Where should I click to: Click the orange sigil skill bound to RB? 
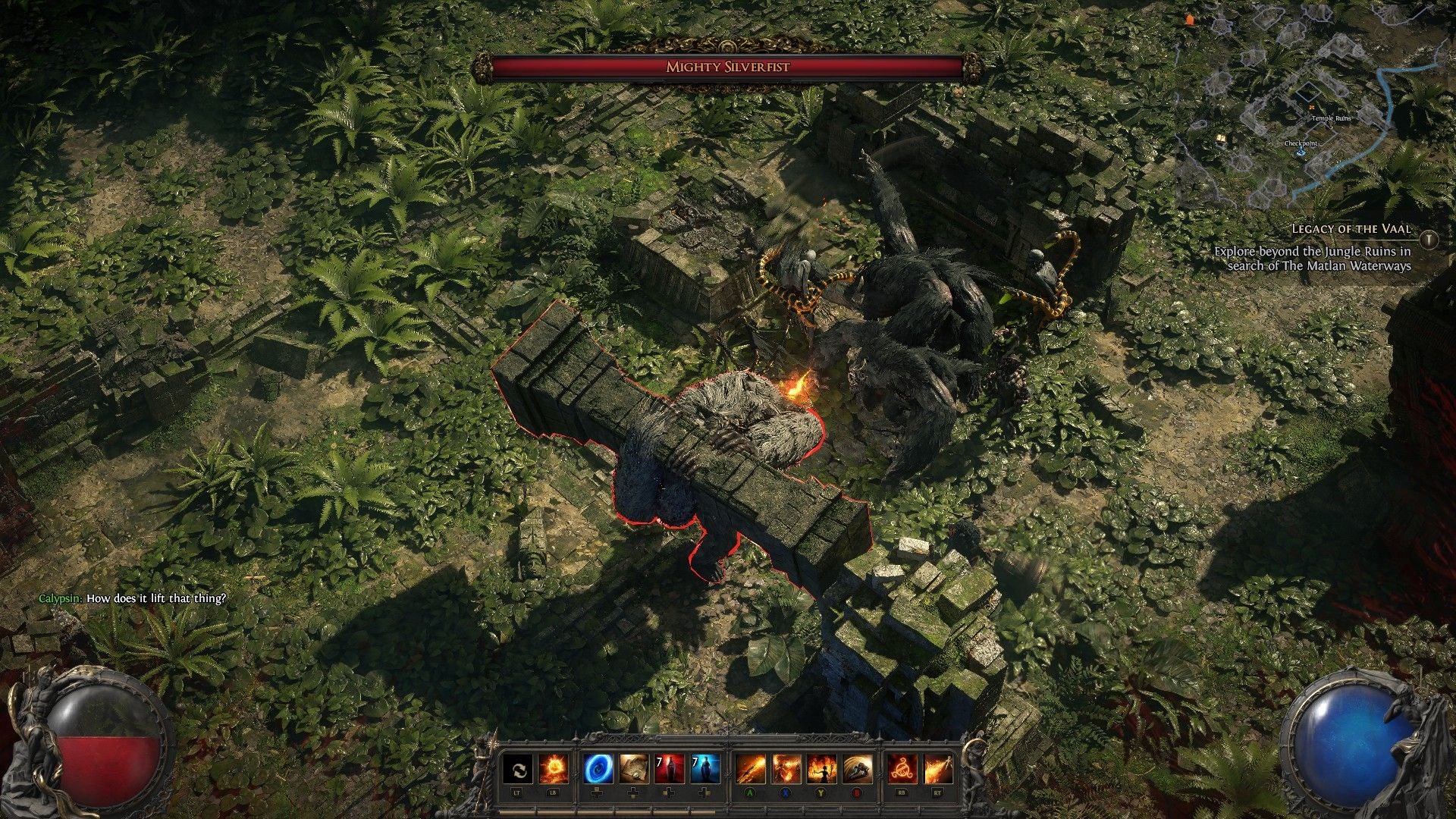click(902, 768)
